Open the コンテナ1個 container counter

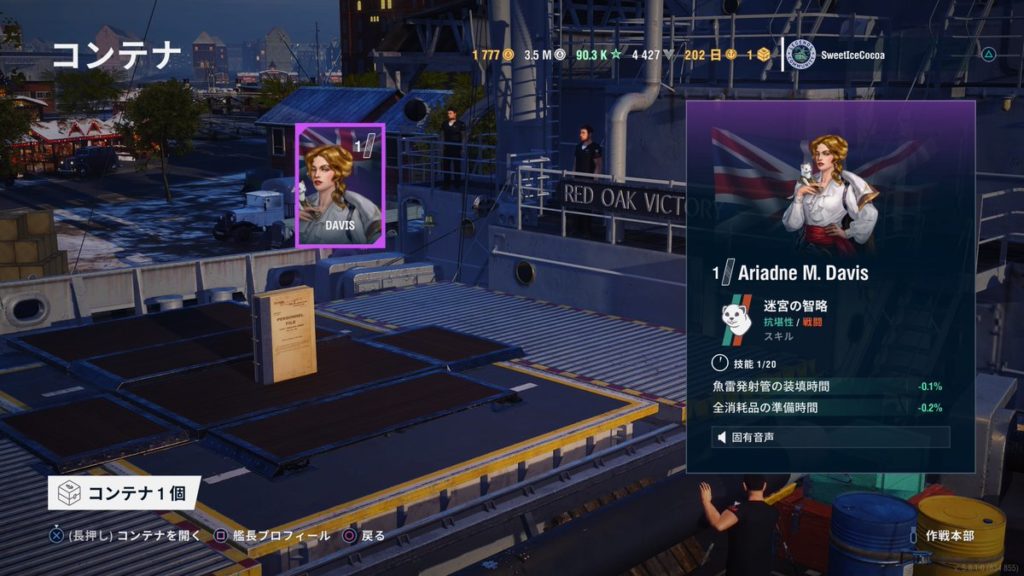point(124,492)
